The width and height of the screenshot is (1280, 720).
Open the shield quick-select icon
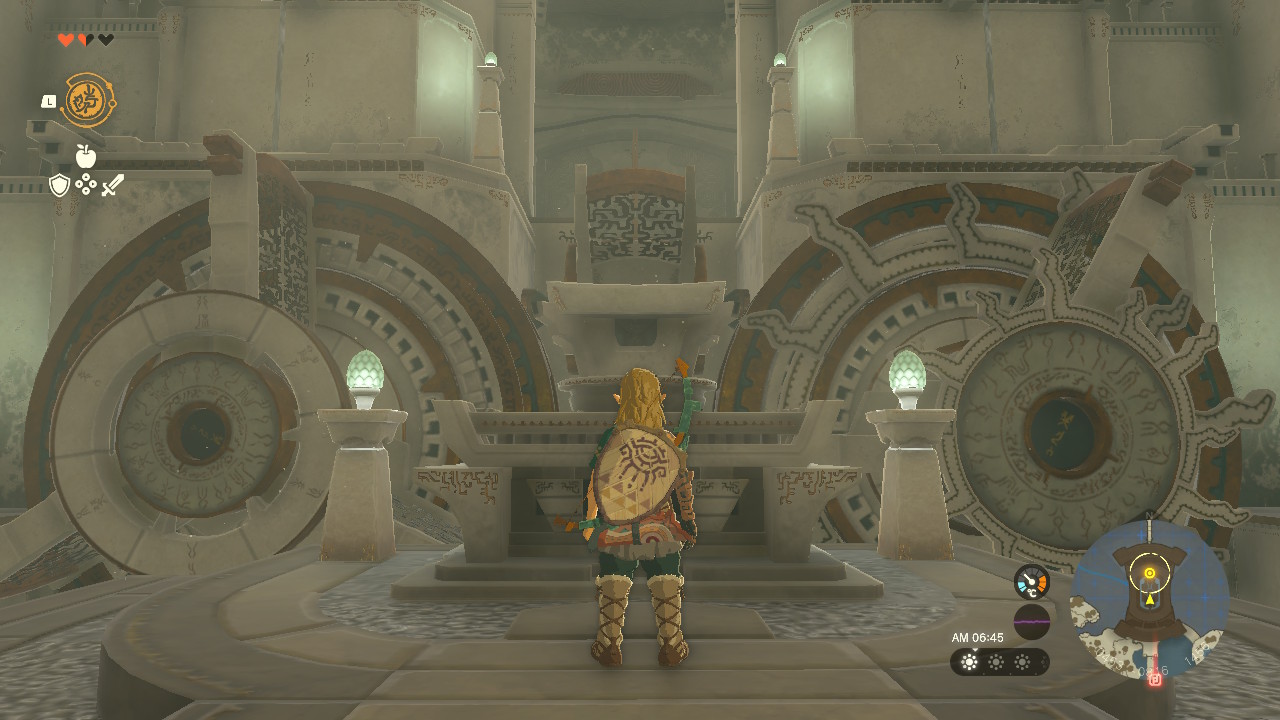coord(60,185)
